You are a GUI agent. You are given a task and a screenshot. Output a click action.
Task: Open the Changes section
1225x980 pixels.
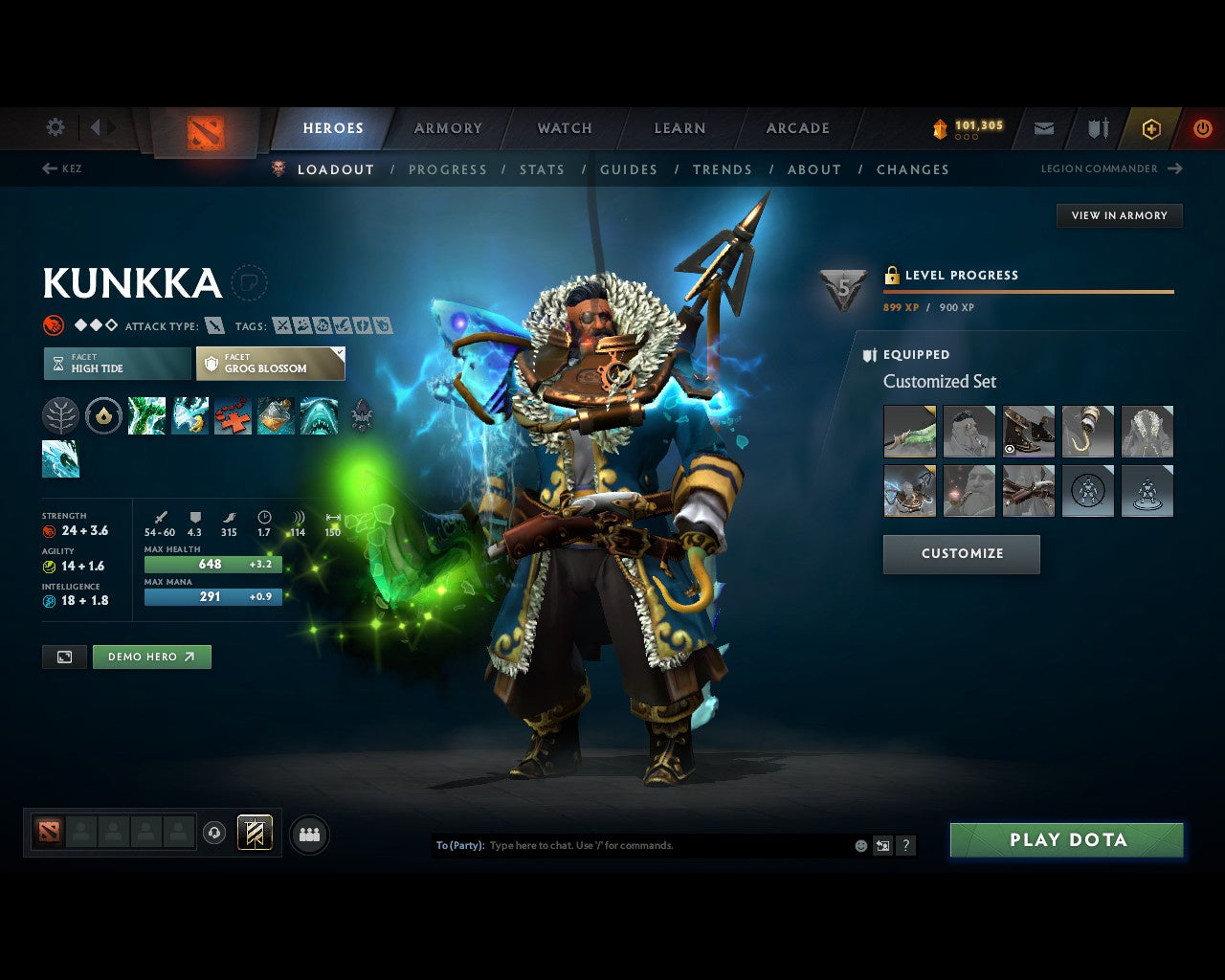pos(912,169)
